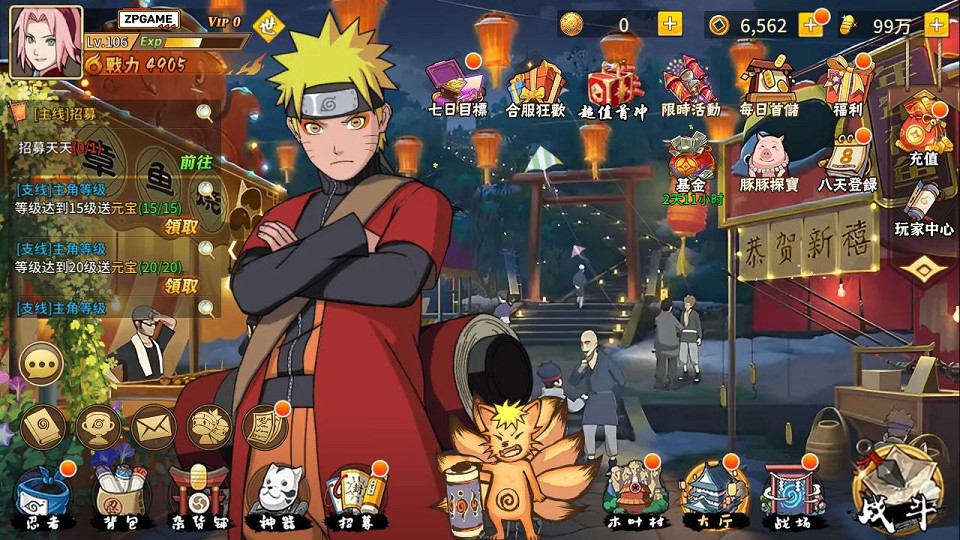Claim the level 15 元宝 quest reward
The height and width of the screenshot is (540, 960).
coord(181,226)
